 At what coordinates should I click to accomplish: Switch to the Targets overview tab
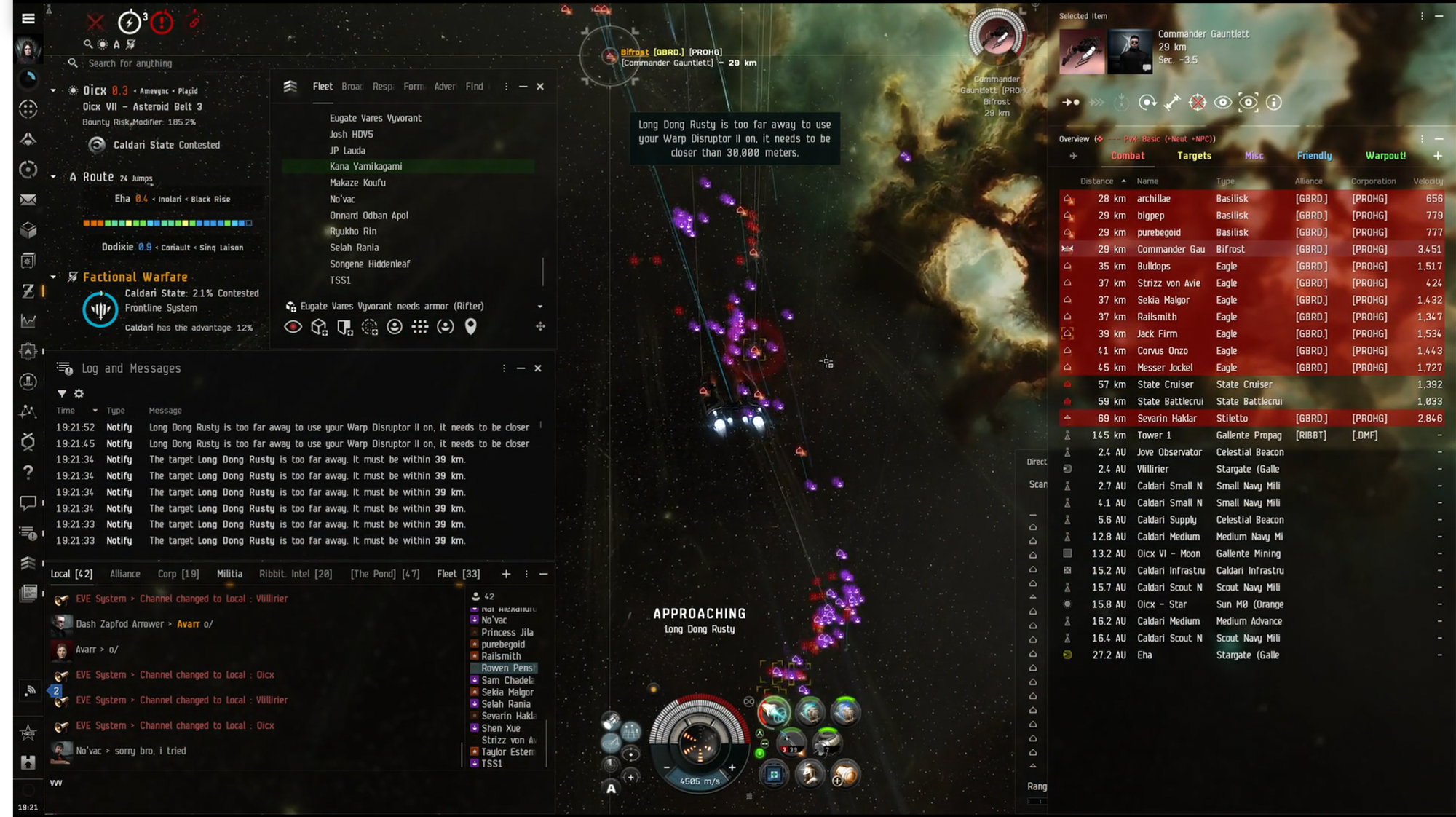point(1194,156)
